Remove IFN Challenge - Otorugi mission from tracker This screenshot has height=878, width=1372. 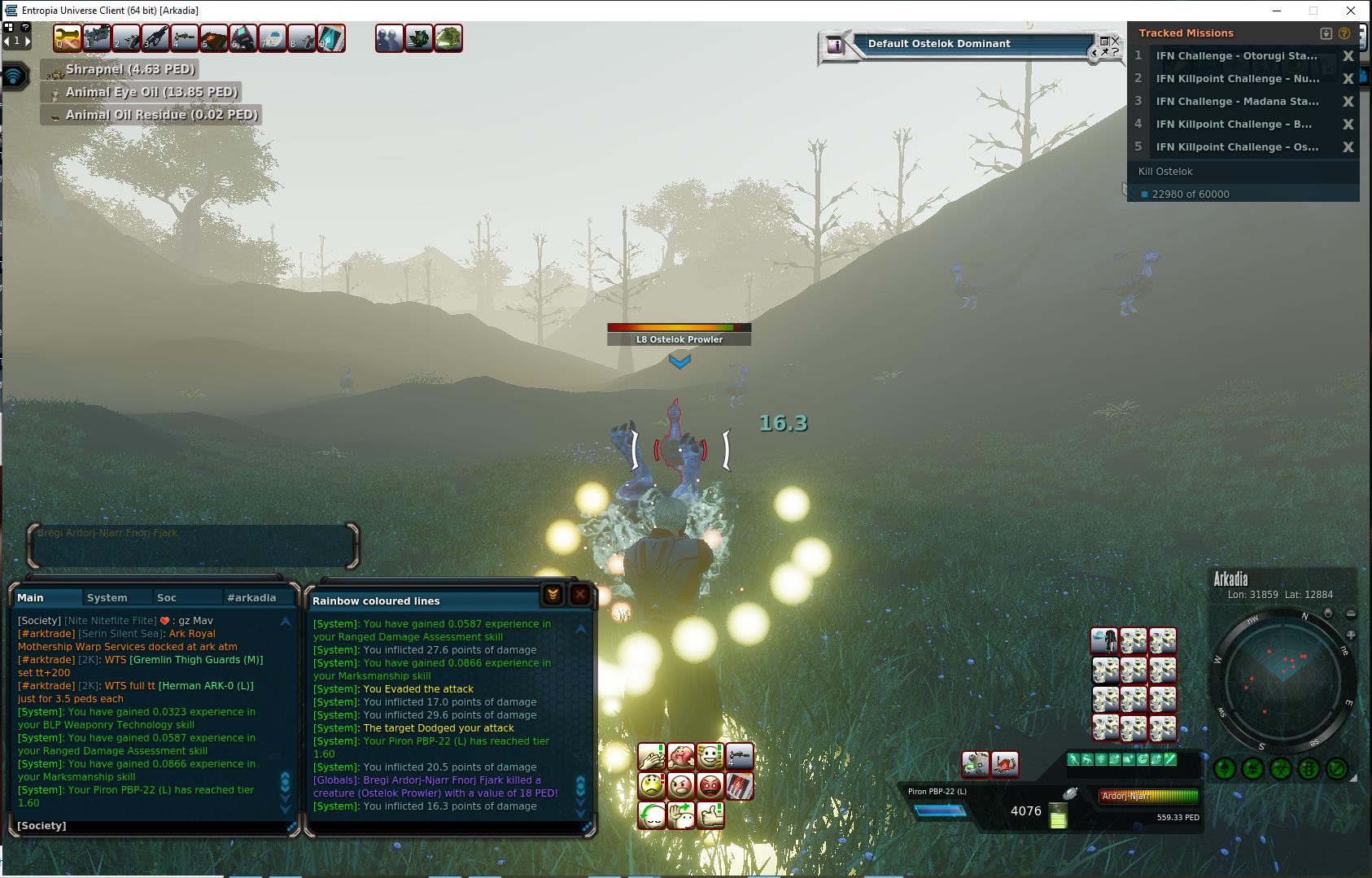point(1348,56)
